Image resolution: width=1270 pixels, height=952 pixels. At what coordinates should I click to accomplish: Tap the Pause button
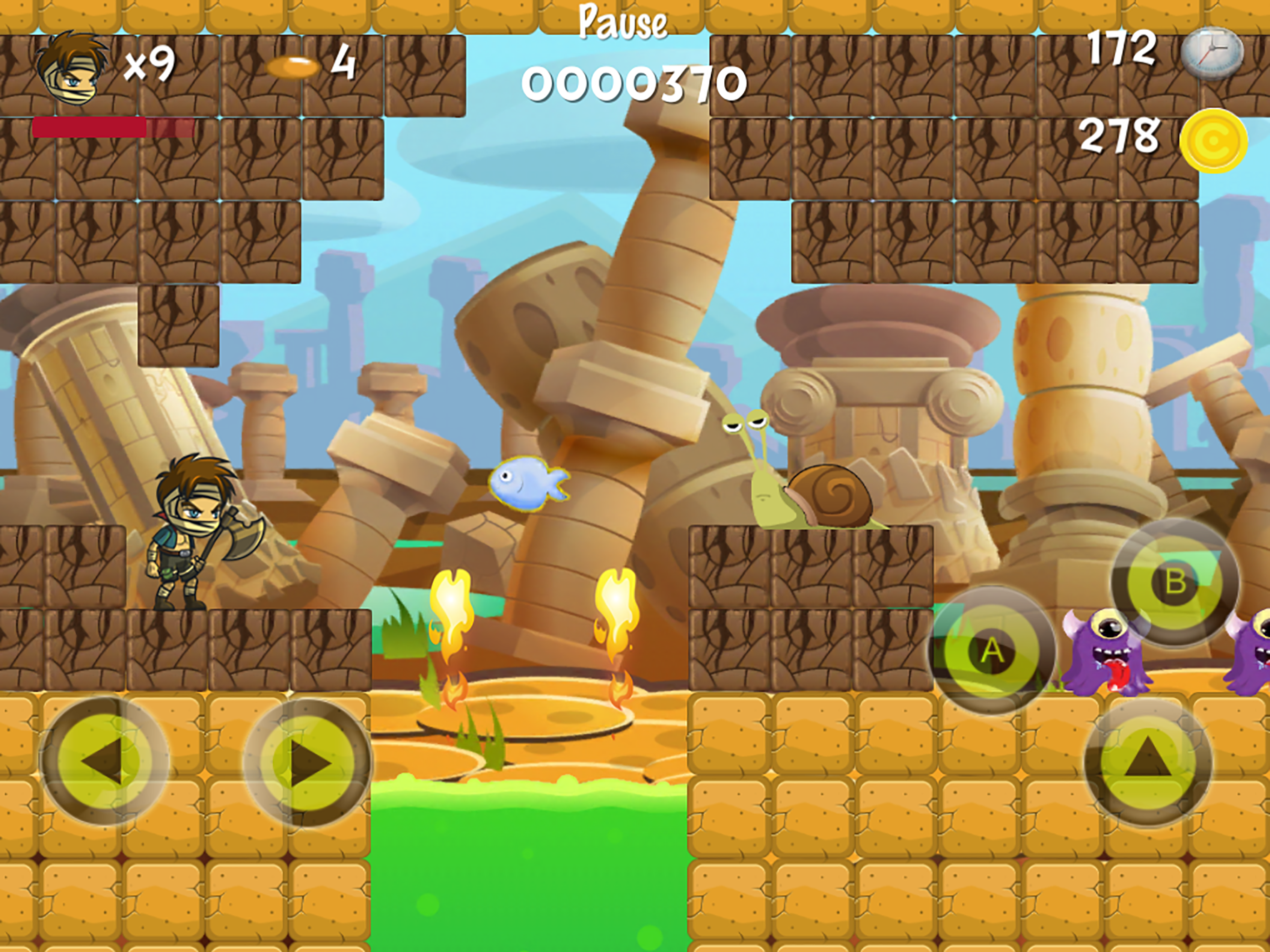click(x=623, y=22)
